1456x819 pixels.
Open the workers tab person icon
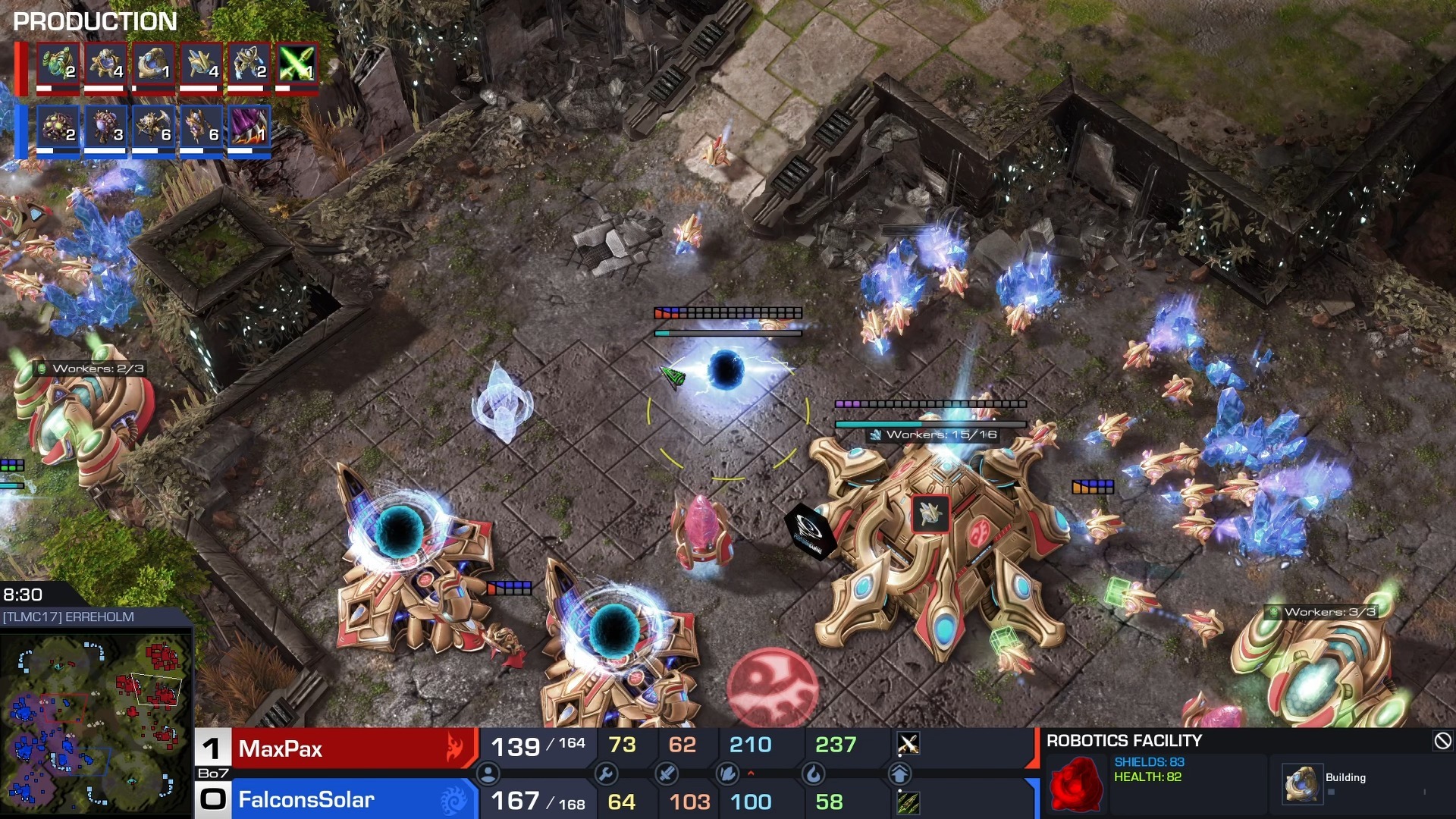[x=488, y=774]
